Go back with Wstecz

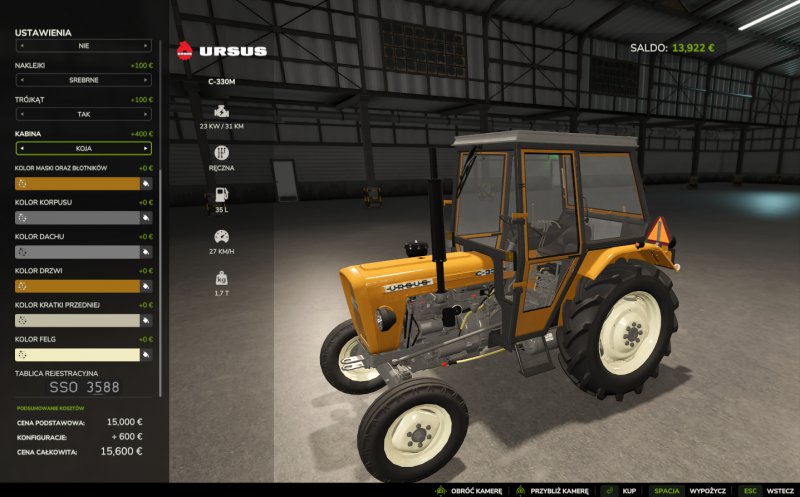pos(779,491)
